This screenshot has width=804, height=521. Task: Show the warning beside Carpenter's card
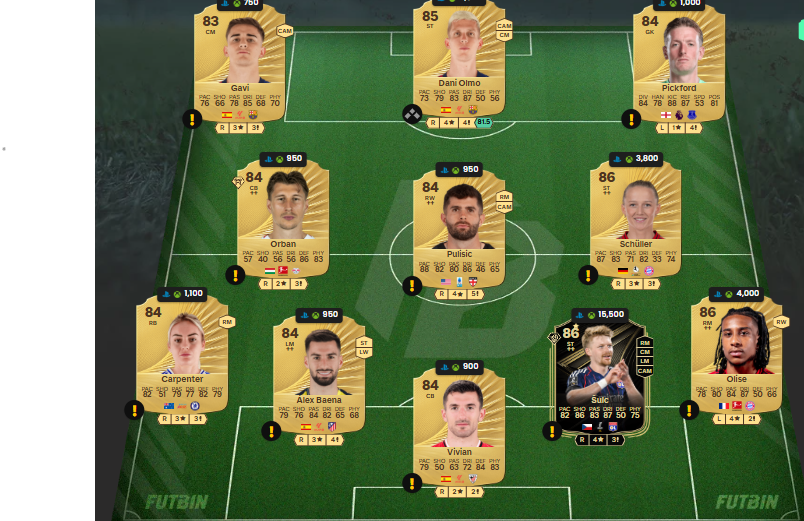134,410
